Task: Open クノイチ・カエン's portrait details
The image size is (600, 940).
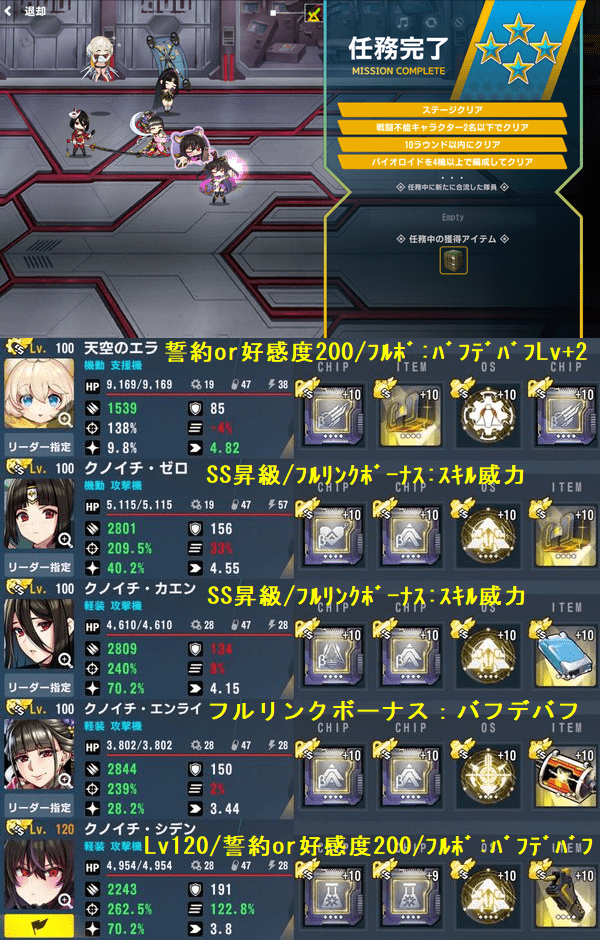Action: point(39,636)
